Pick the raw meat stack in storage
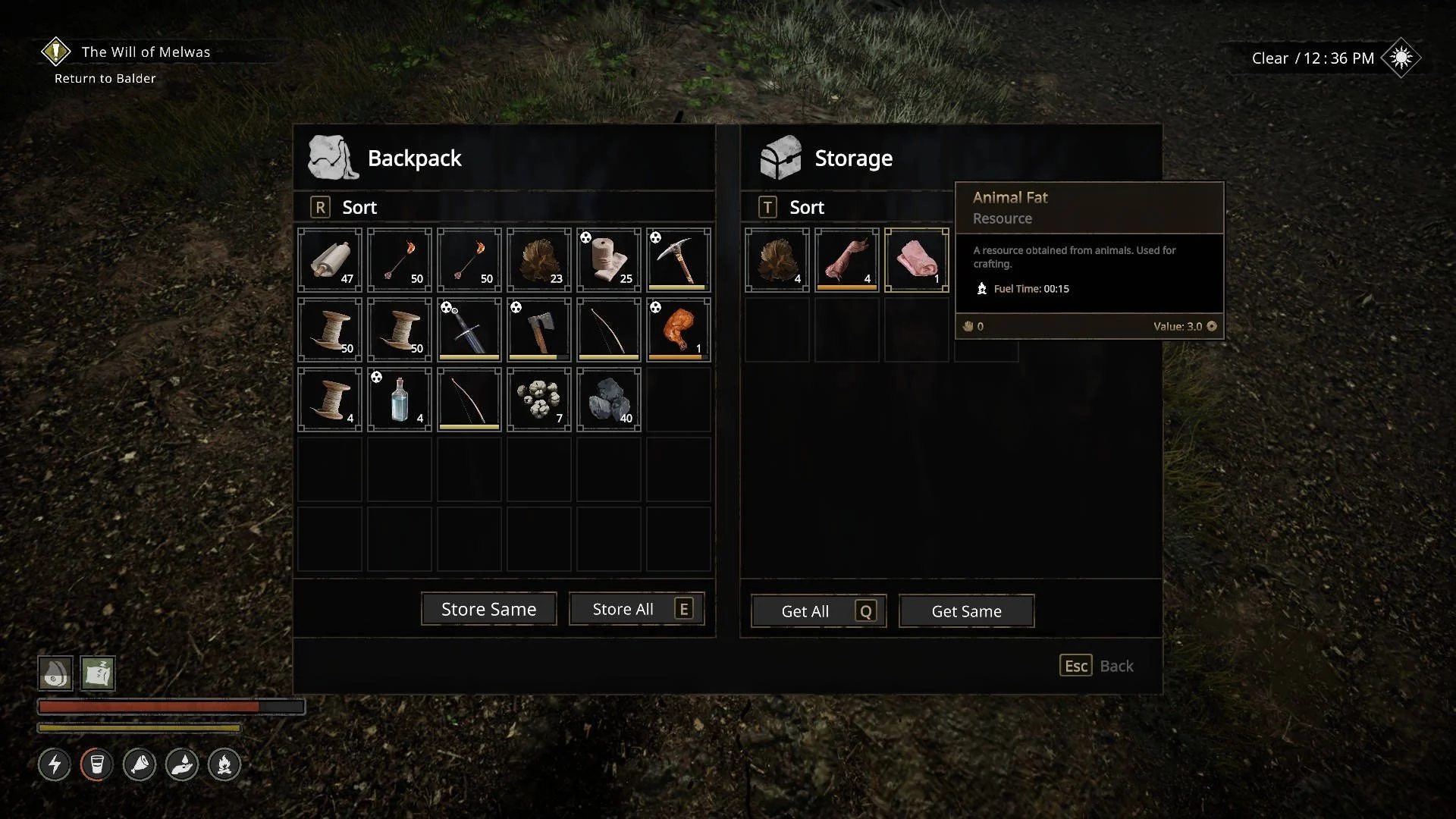The image size is (1456, 819). (846, 259)
